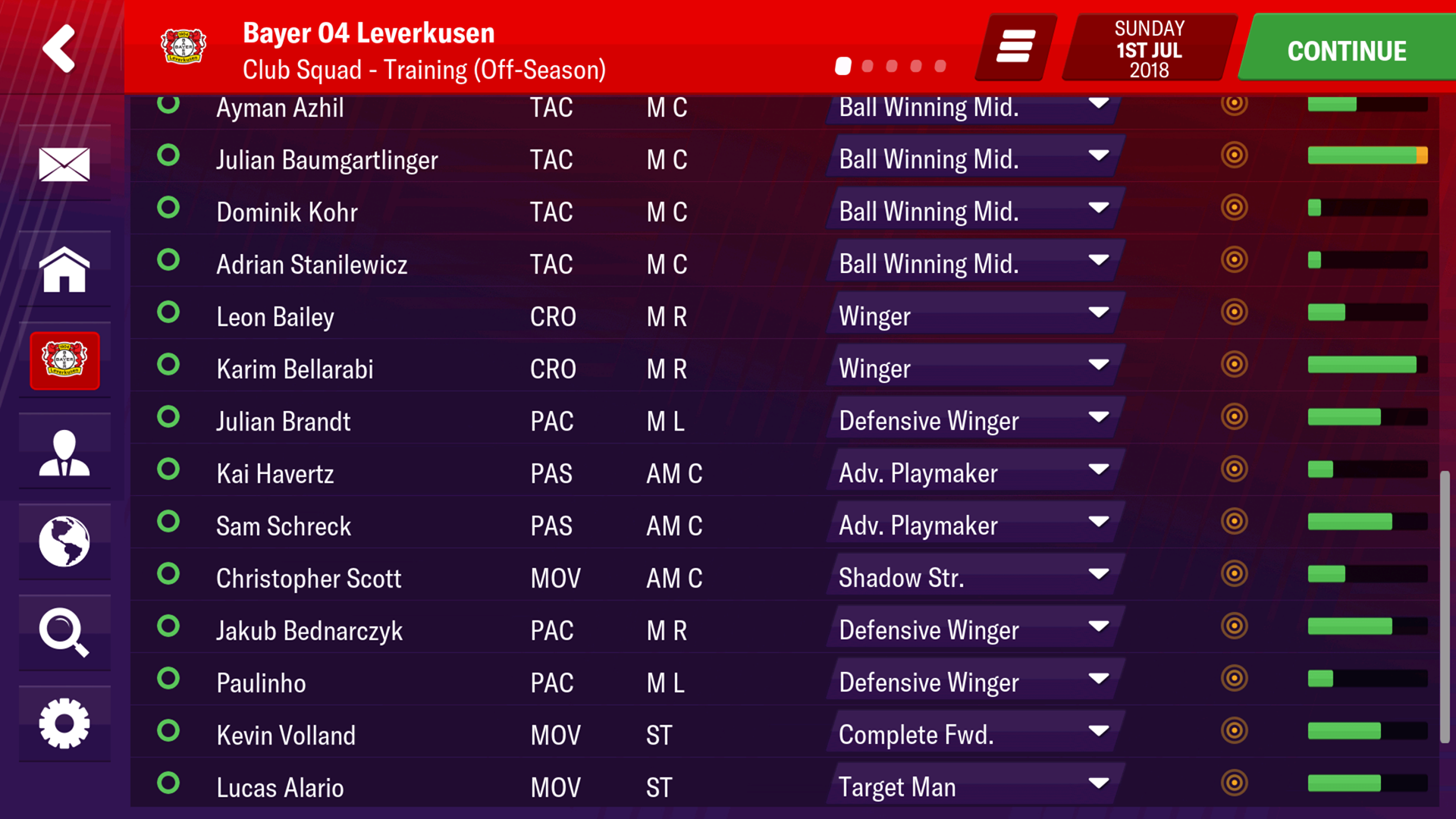Open the settings gear icon
The height and width of the screenshot is (819, 1456).
pyautogui.click(x=64, y=724)
